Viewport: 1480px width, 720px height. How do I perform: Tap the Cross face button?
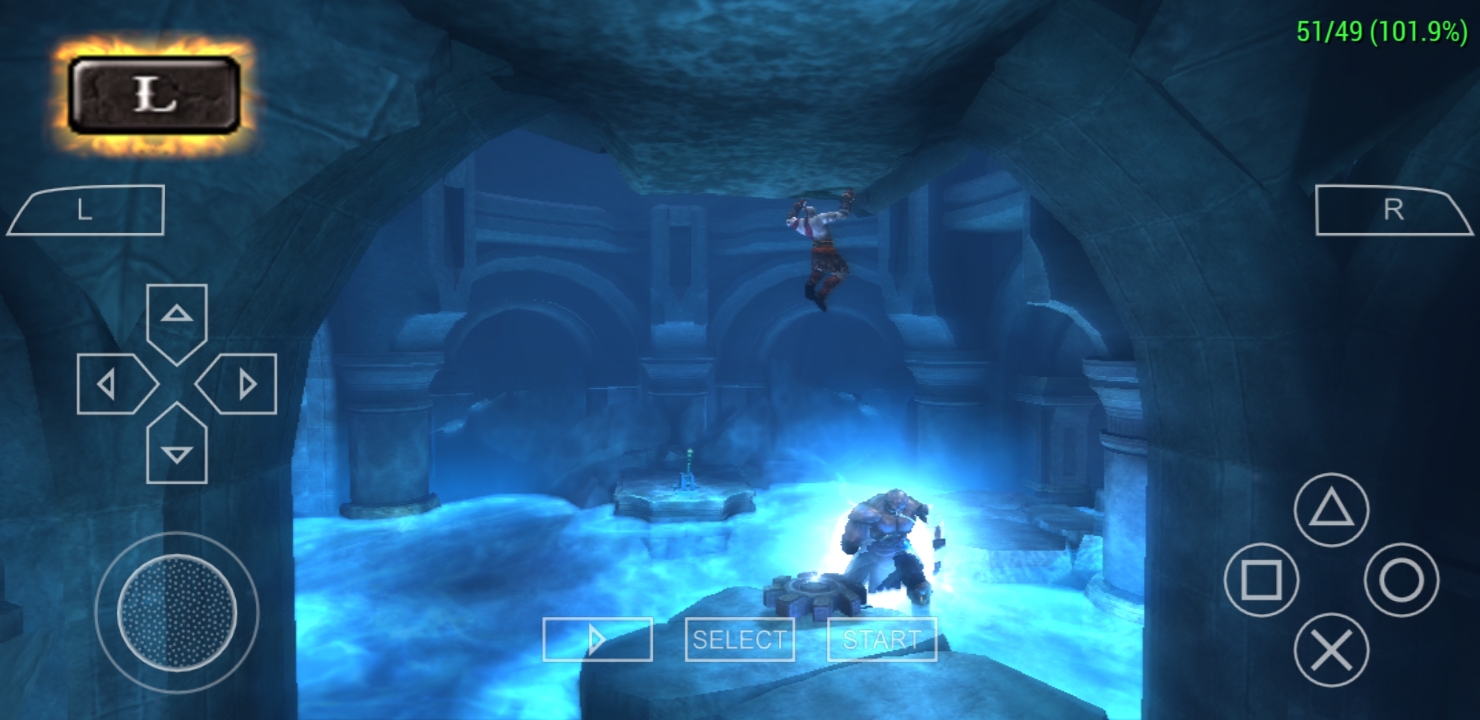click(1331, 650)
